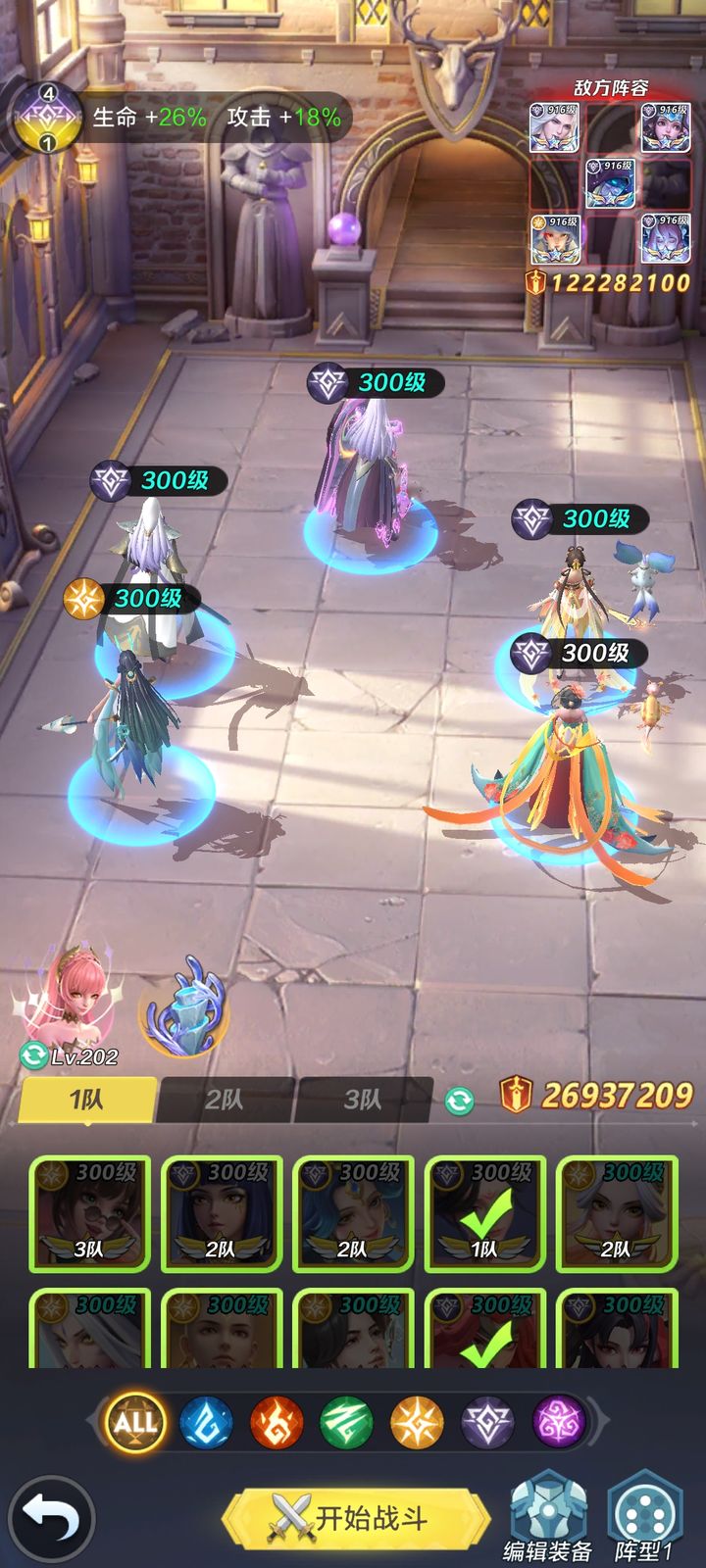Filter heroes by magenta swirl faction
Image resolution: width=706 pixels, height=1568 pixels.
point(558,1422)
